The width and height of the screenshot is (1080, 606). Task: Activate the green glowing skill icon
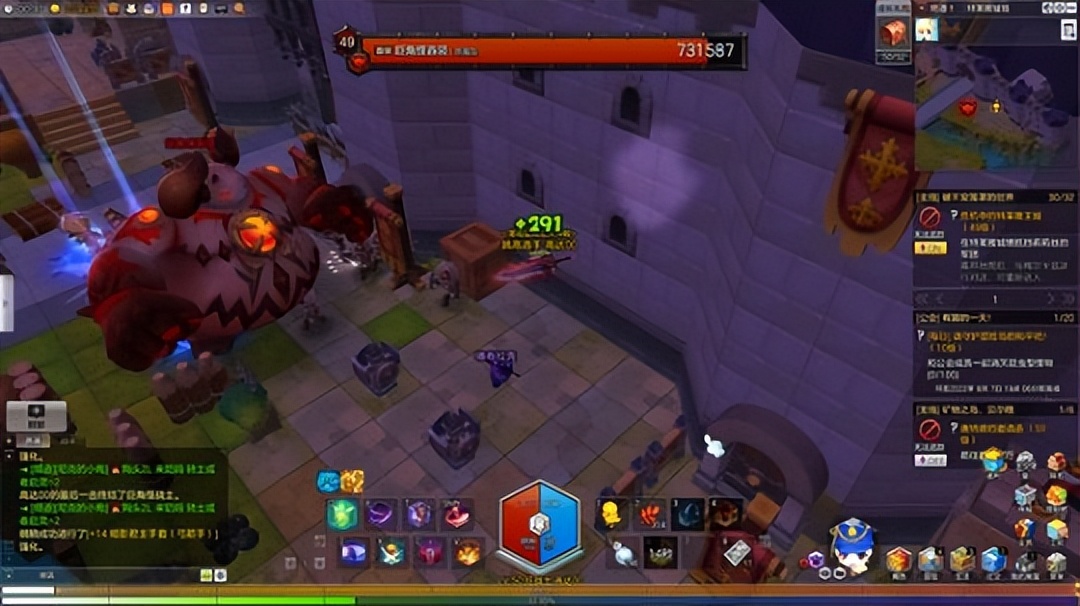(342, 515)
